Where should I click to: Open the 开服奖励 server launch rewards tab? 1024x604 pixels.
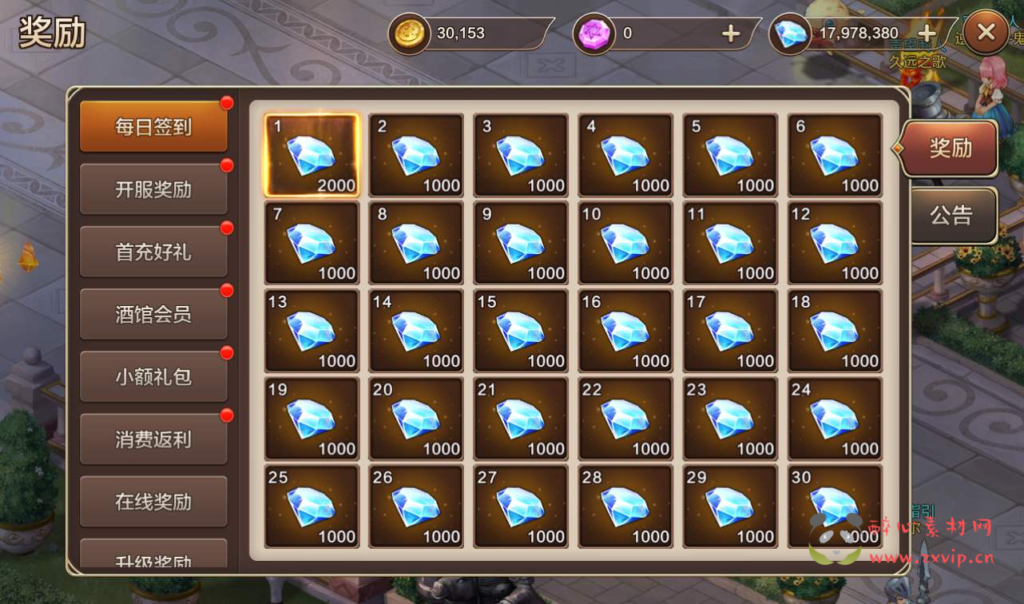(153, 189)
